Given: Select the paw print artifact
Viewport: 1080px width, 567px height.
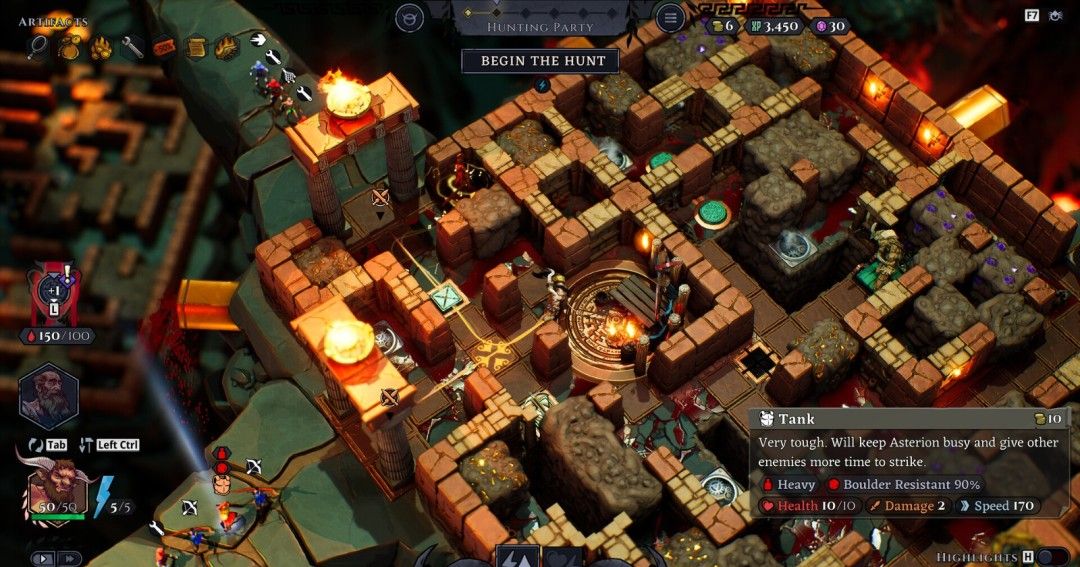Looking at the screenshot, I should coord(100,46).
